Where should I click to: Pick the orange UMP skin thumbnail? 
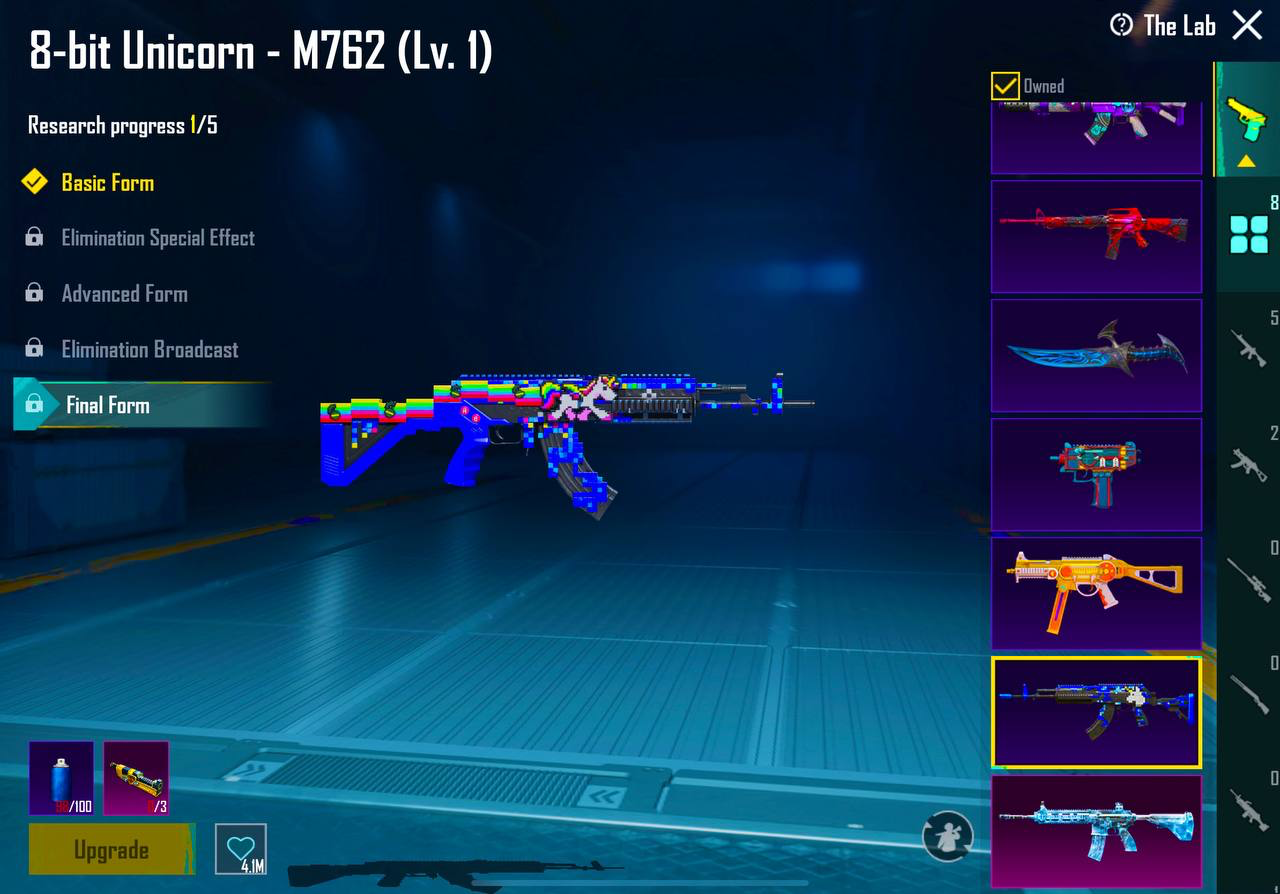click(1096, 593)
